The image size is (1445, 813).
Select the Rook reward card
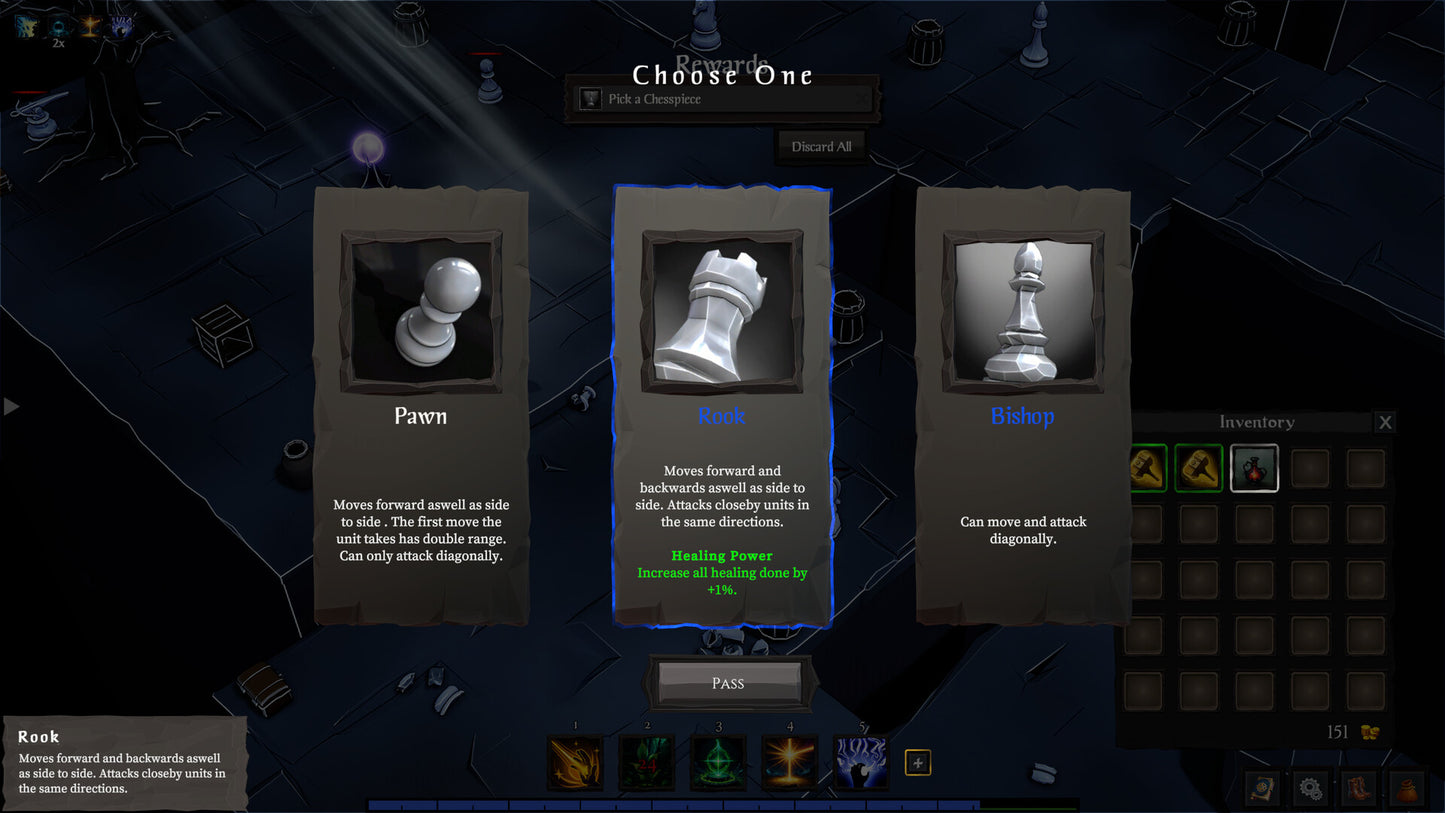722,405
